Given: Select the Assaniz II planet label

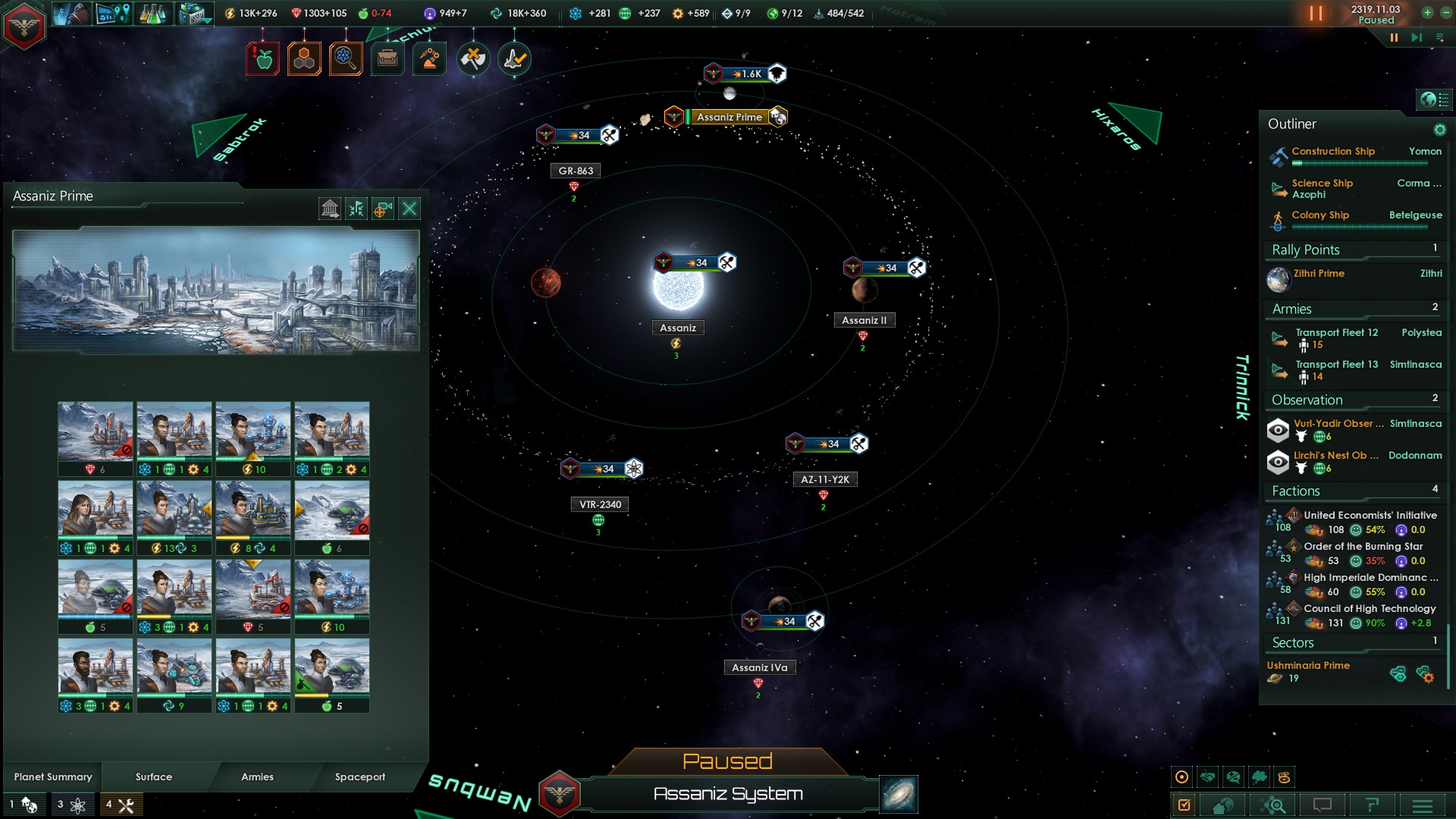Looking at the screenshot, I should [x=864, y=321].
